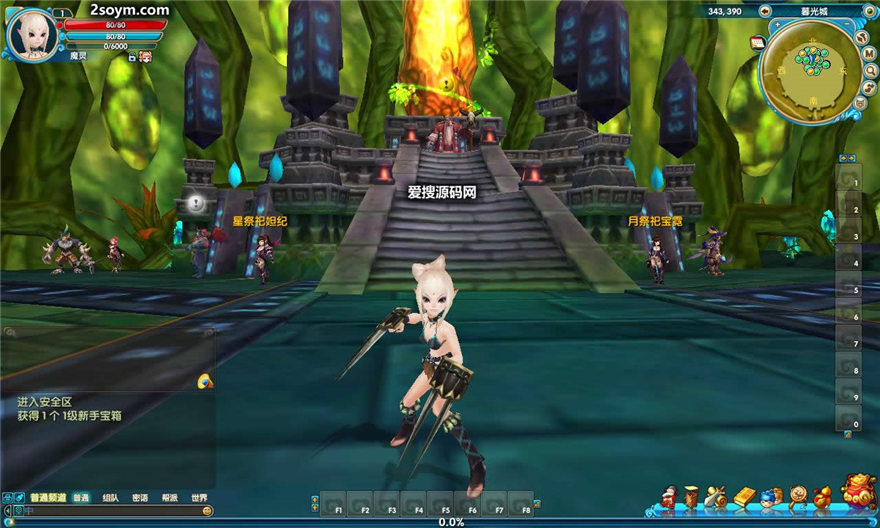Screen dimensions: 880x528
Task: Open the red lucky money bag icon
Action: [858, 491]
